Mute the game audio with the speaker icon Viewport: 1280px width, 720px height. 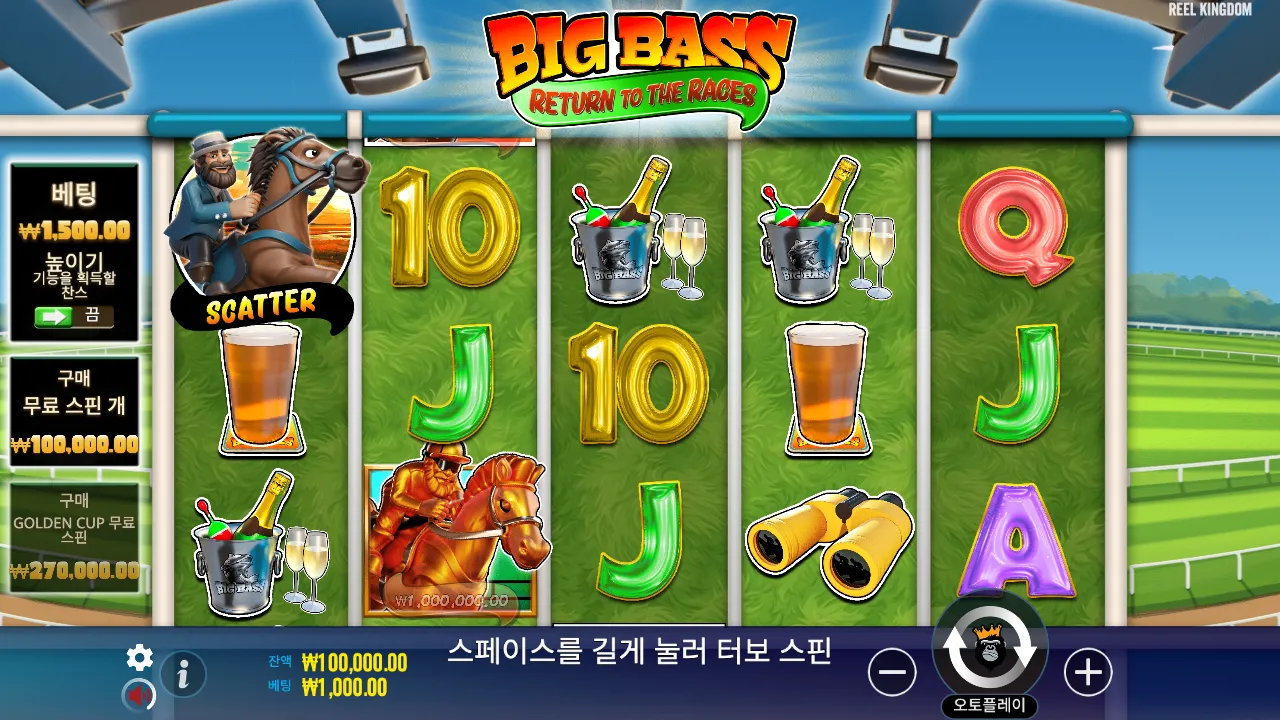139,694
